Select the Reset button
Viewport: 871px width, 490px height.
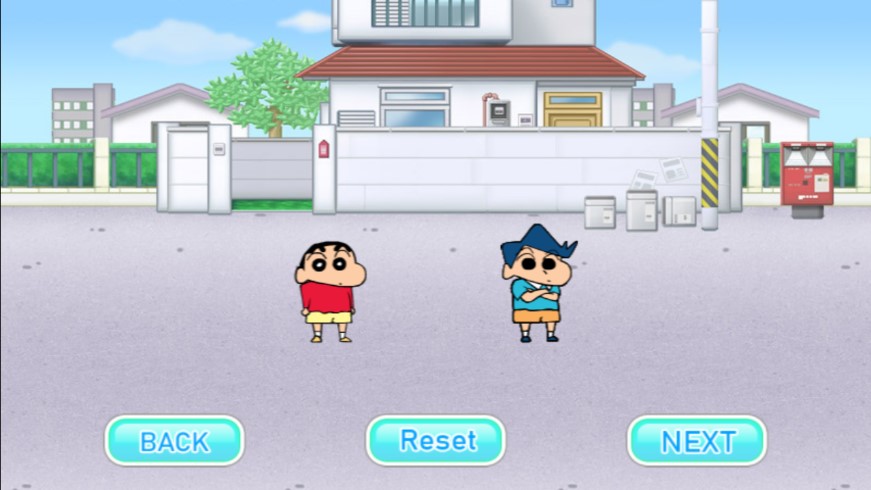coord(436,441)
